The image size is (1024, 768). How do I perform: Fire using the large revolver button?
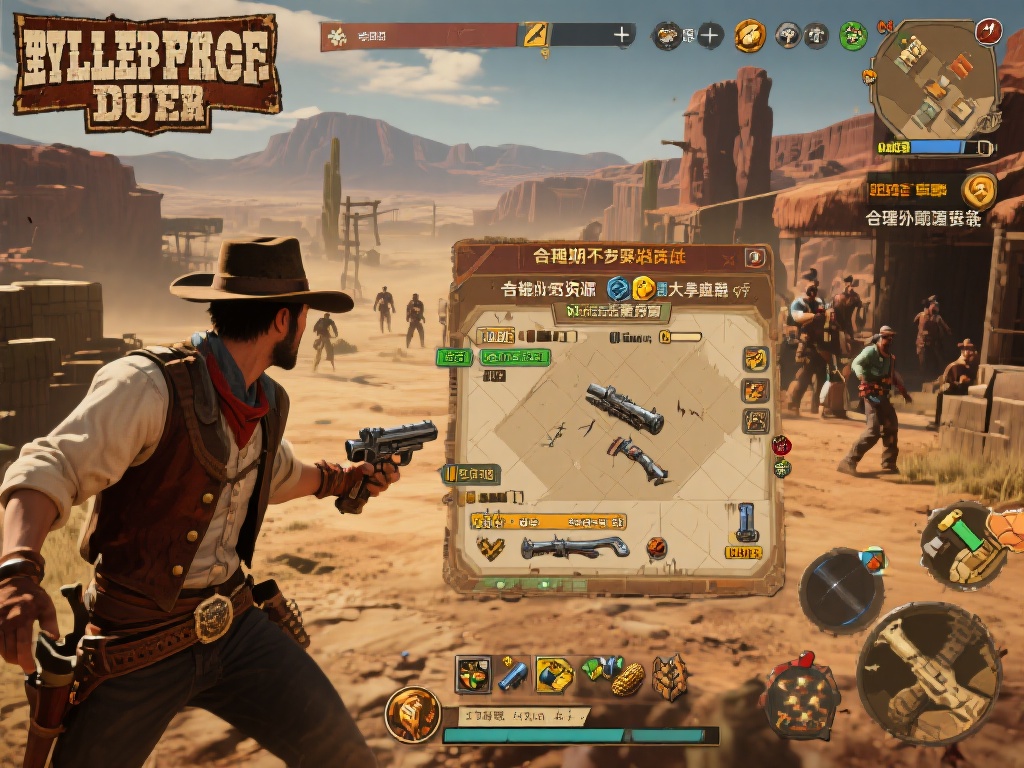tap(929, 672)
